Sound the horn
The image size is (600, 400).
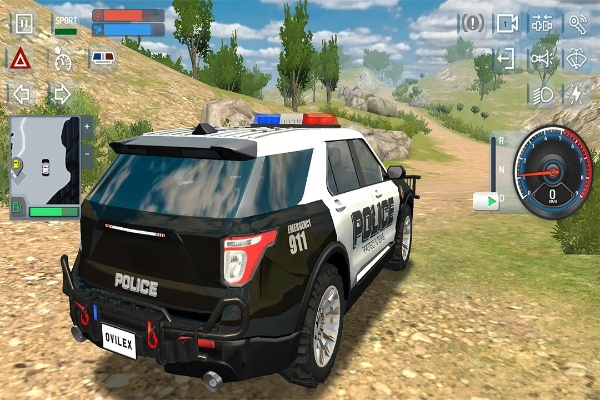point(542,58)
